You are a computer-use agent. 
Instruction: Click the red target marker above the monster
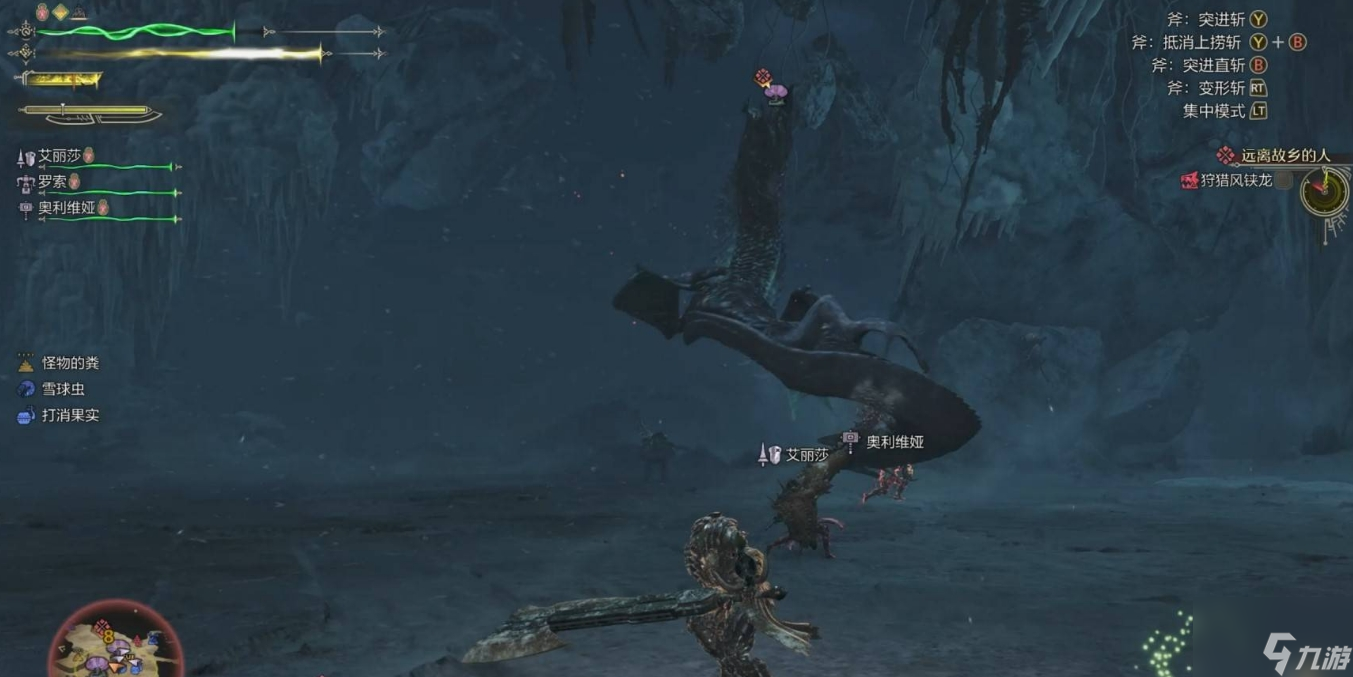(x=763, y=78)
